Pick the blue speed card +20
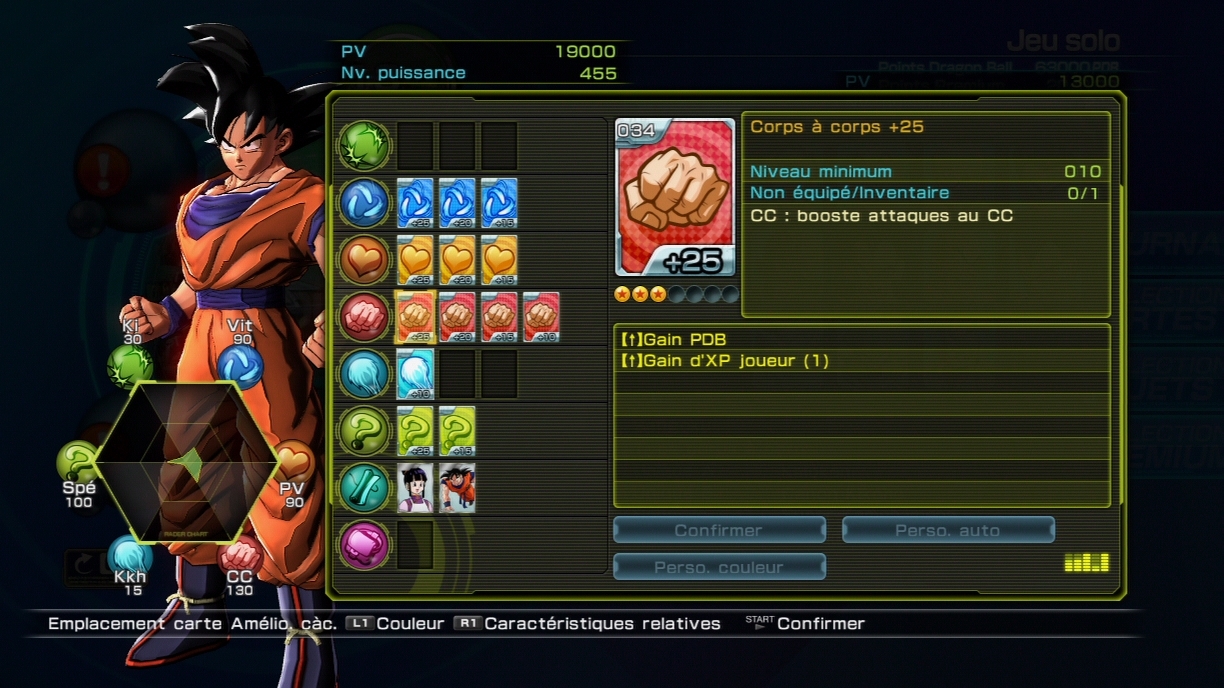Image resolution: width=1224 pixels, height=688 pixels. click(x=457, y=203)
